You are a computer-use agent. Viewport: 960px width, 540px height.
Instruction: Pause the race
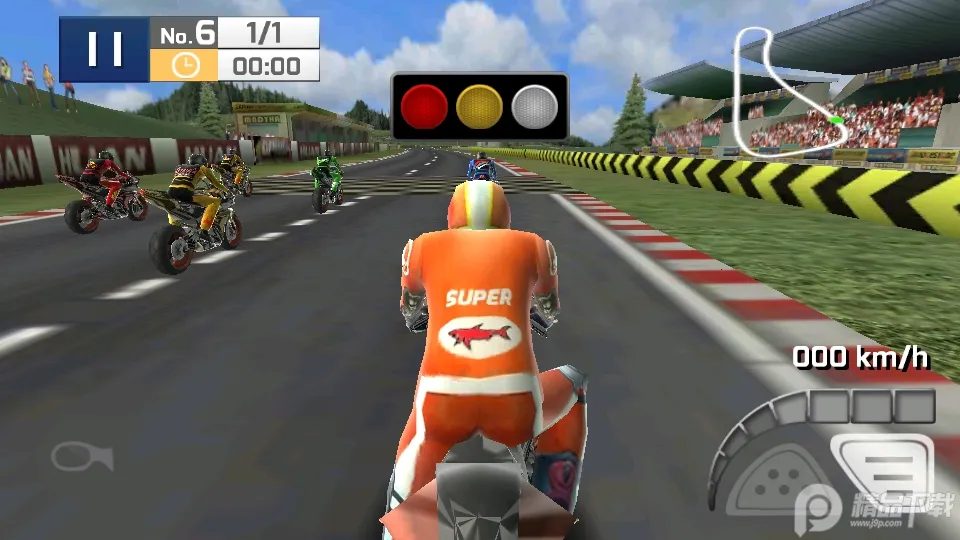pyautogui.click(x=104, y=49)
